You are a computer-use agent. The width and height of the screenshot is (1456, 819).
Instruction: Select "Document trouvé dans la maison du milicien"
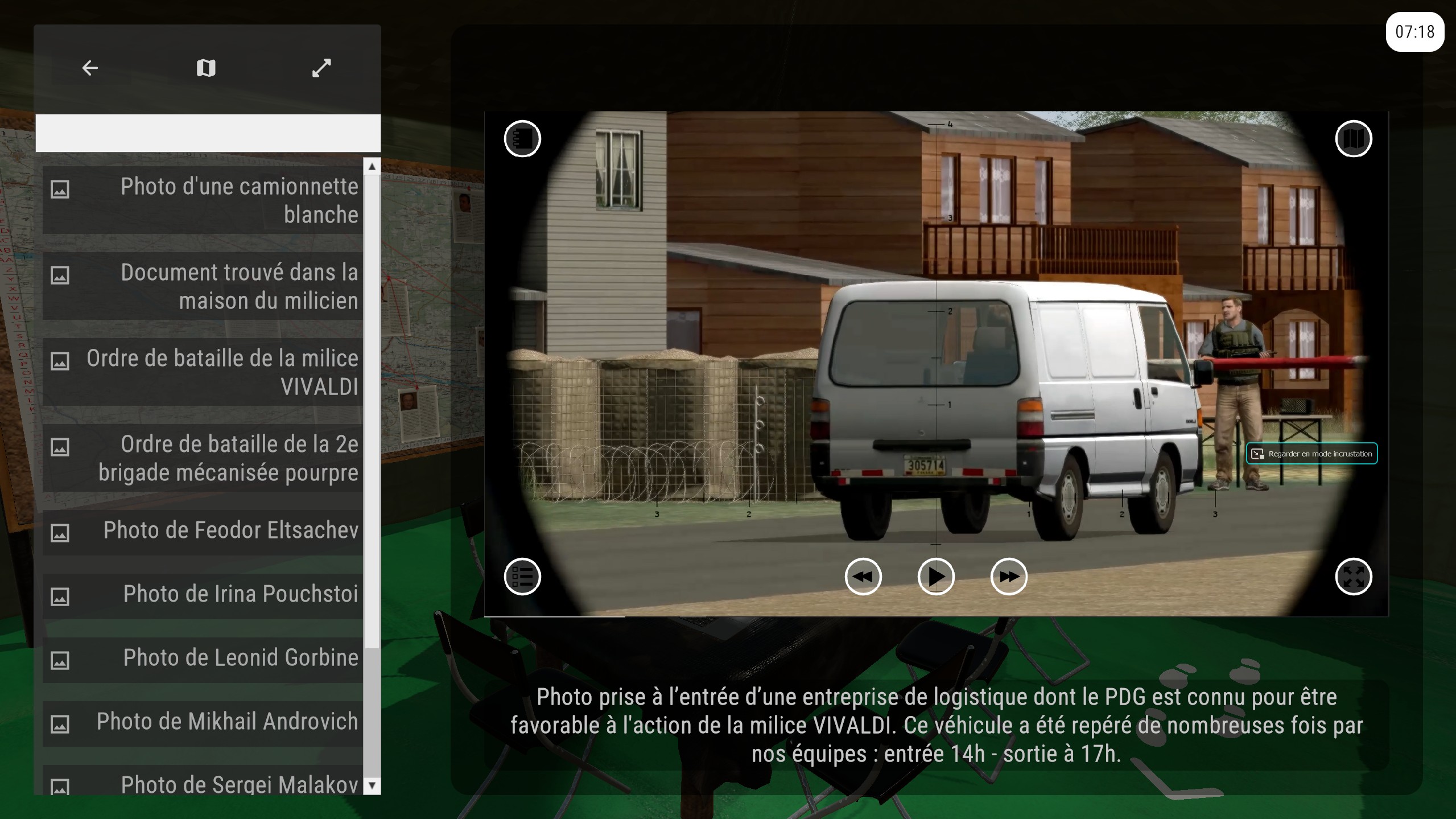[203, 286]
